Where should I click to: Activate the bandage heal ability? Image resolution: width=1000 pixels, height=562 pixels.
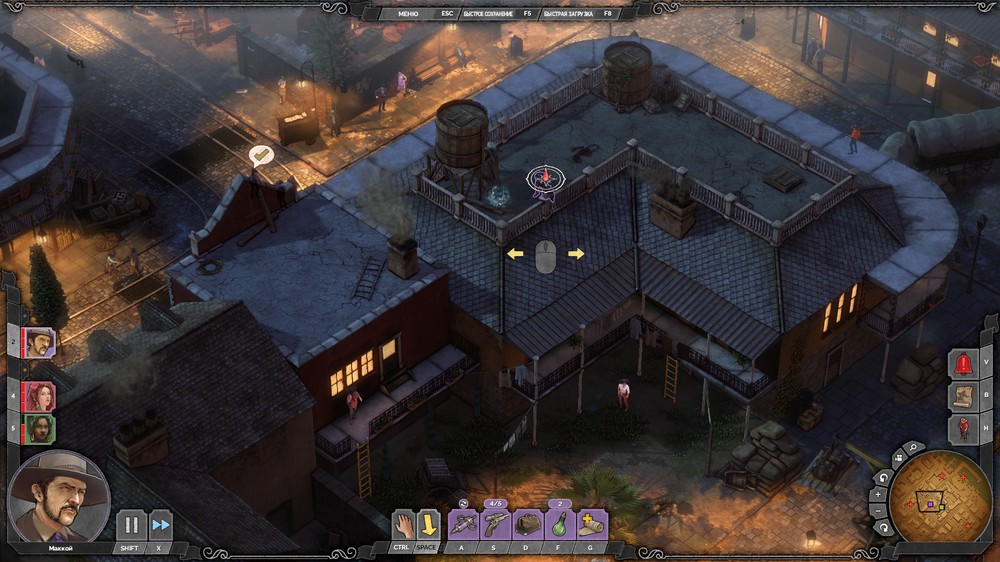(592, 524)
